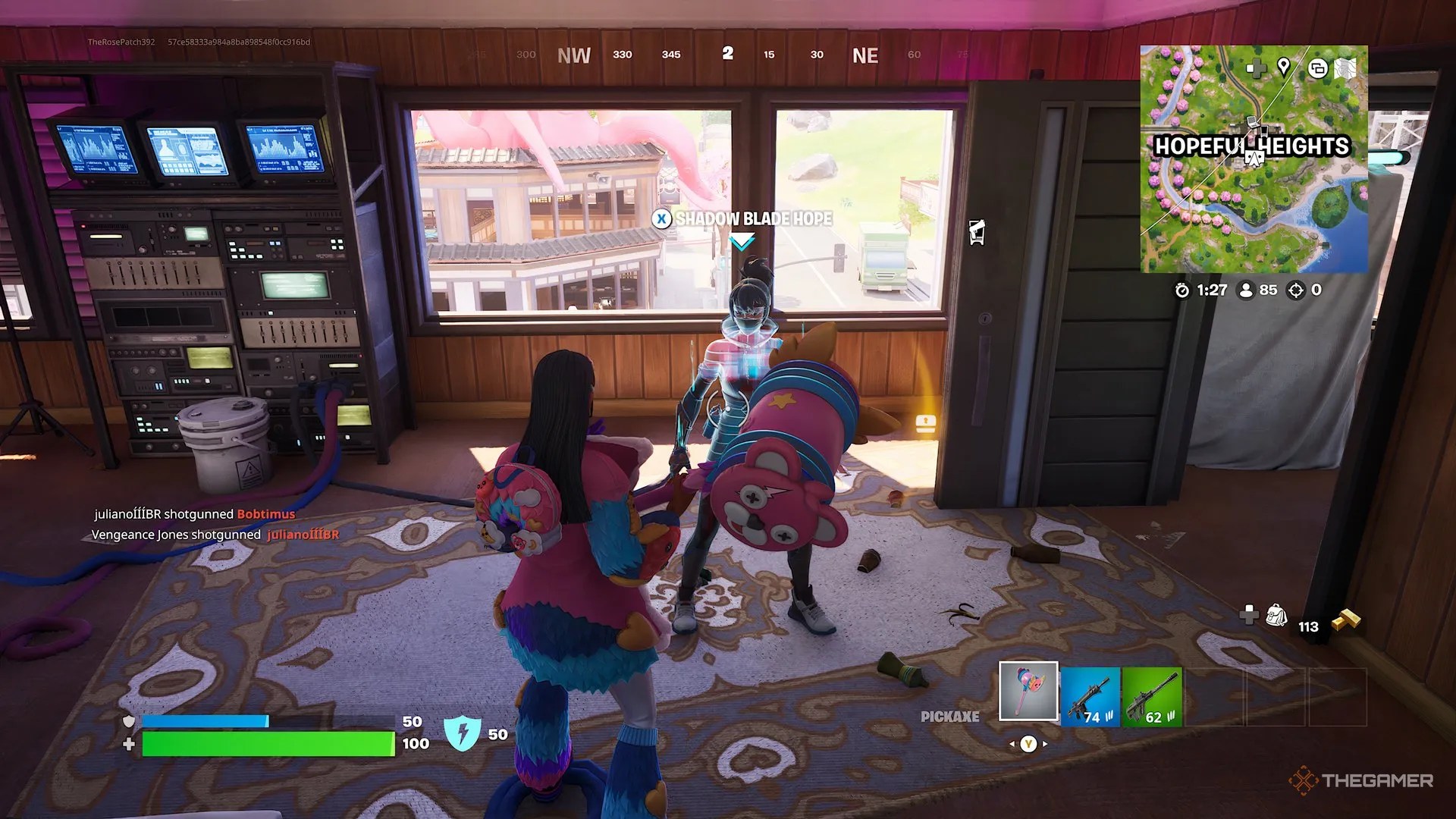Click the right arrow beside the Y button
The image size is (1456, 819).
1044,744
